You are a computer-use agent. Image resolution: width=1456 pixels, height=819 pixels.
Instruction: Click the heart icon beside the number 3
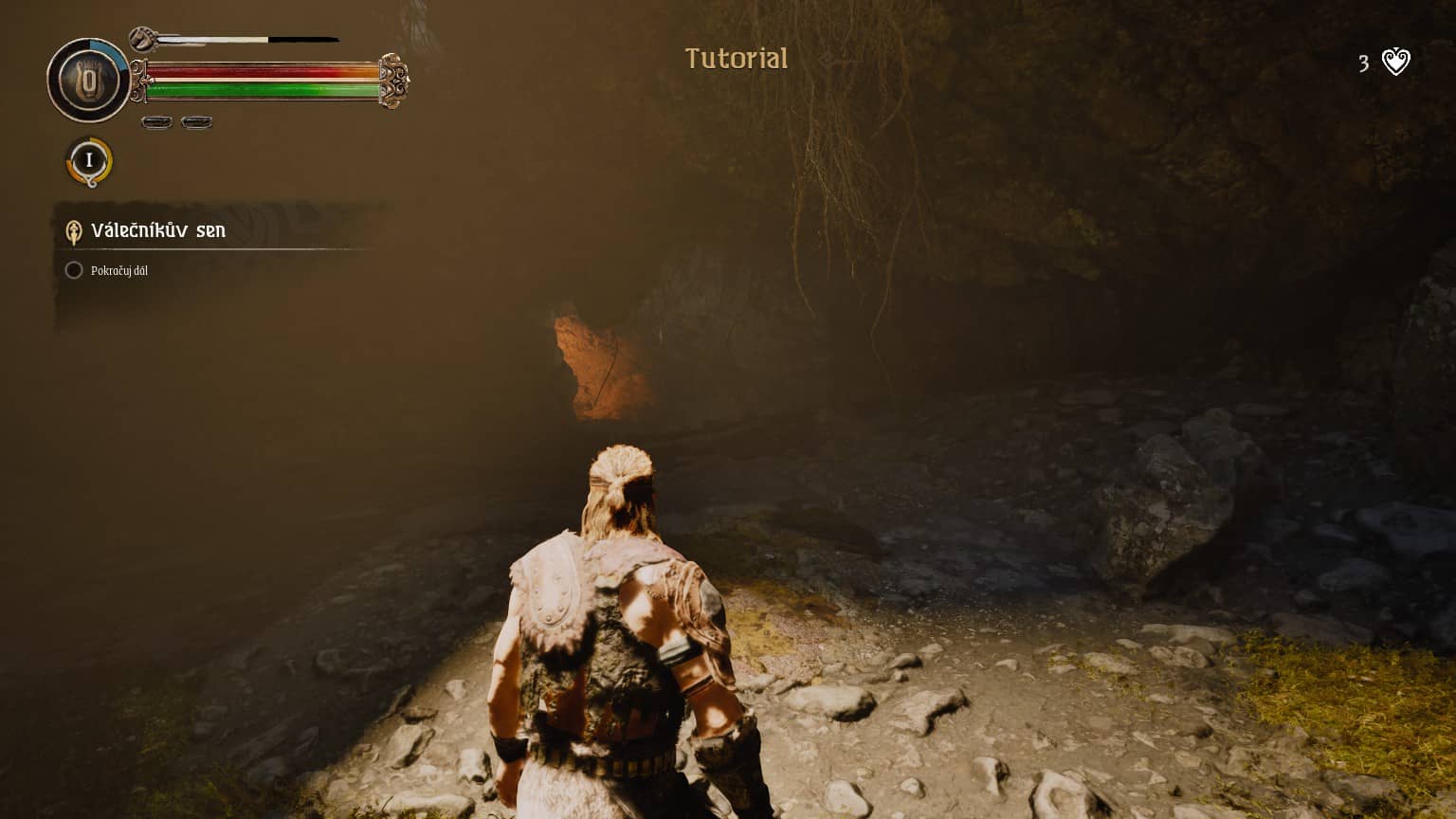(1395, 63)
